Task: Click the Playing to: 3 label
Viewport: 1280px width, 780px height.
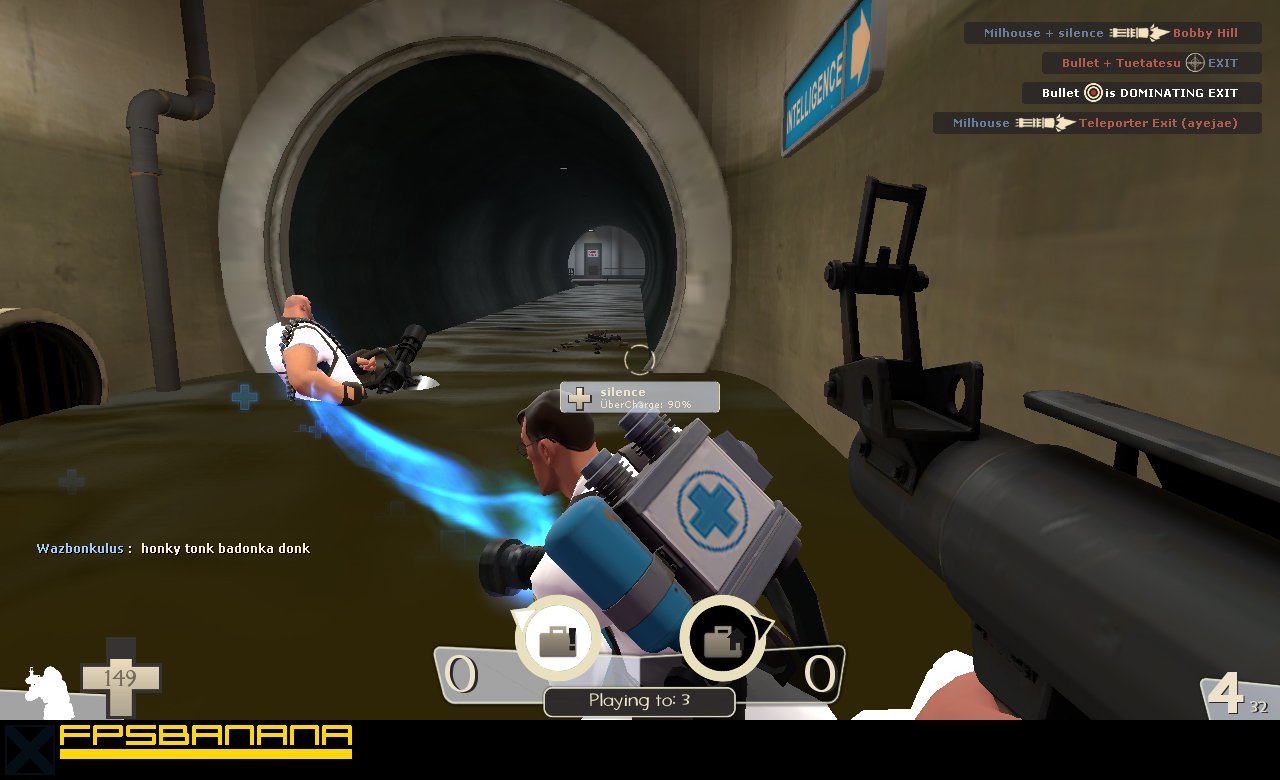Action: pyautogui.click(x=639, y=702)
